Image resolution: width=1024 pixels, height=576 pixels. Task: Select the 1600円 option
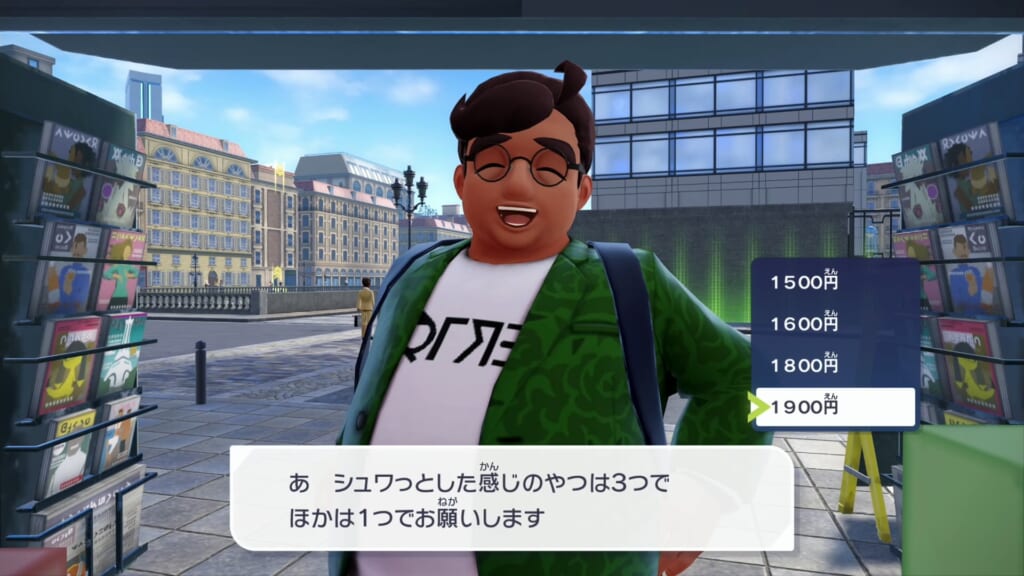click(x=833, y=324)
